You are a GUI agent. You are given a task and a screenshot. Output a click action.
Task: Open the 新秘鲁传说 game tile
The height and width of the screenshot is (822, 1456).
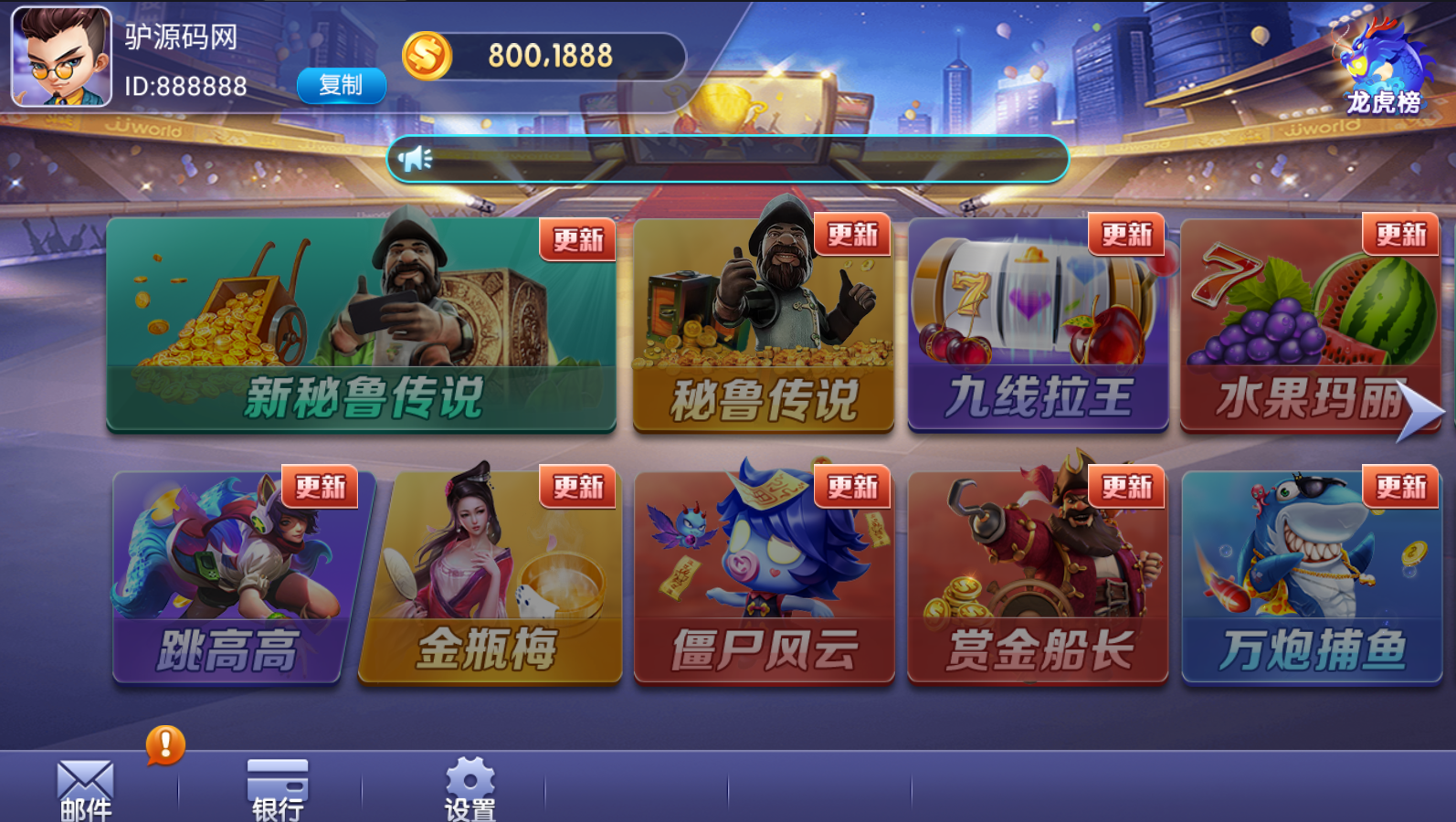362,325
